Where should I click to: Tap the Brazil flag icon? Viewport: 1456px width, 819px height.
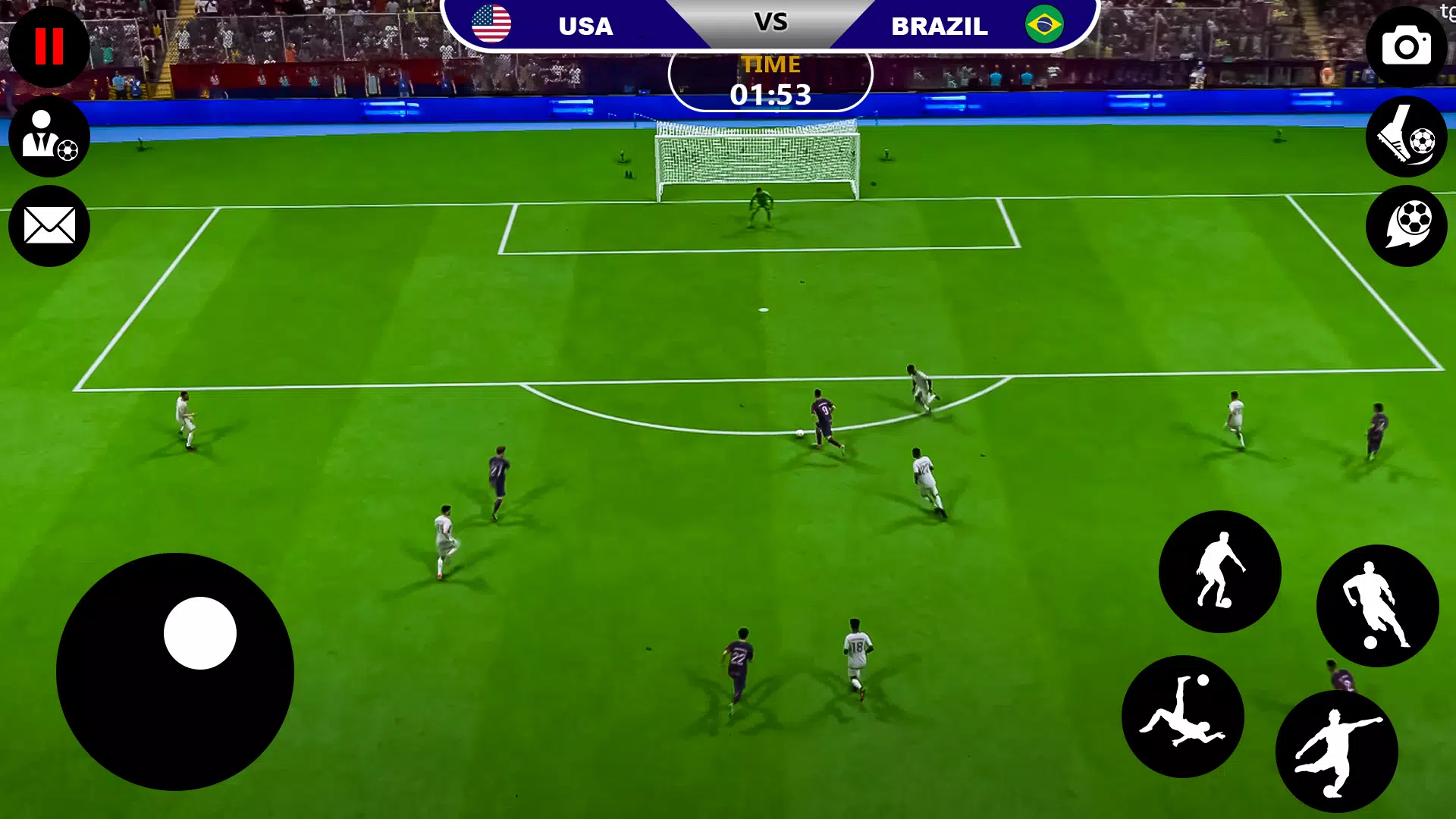click(x=1044, y=23)
